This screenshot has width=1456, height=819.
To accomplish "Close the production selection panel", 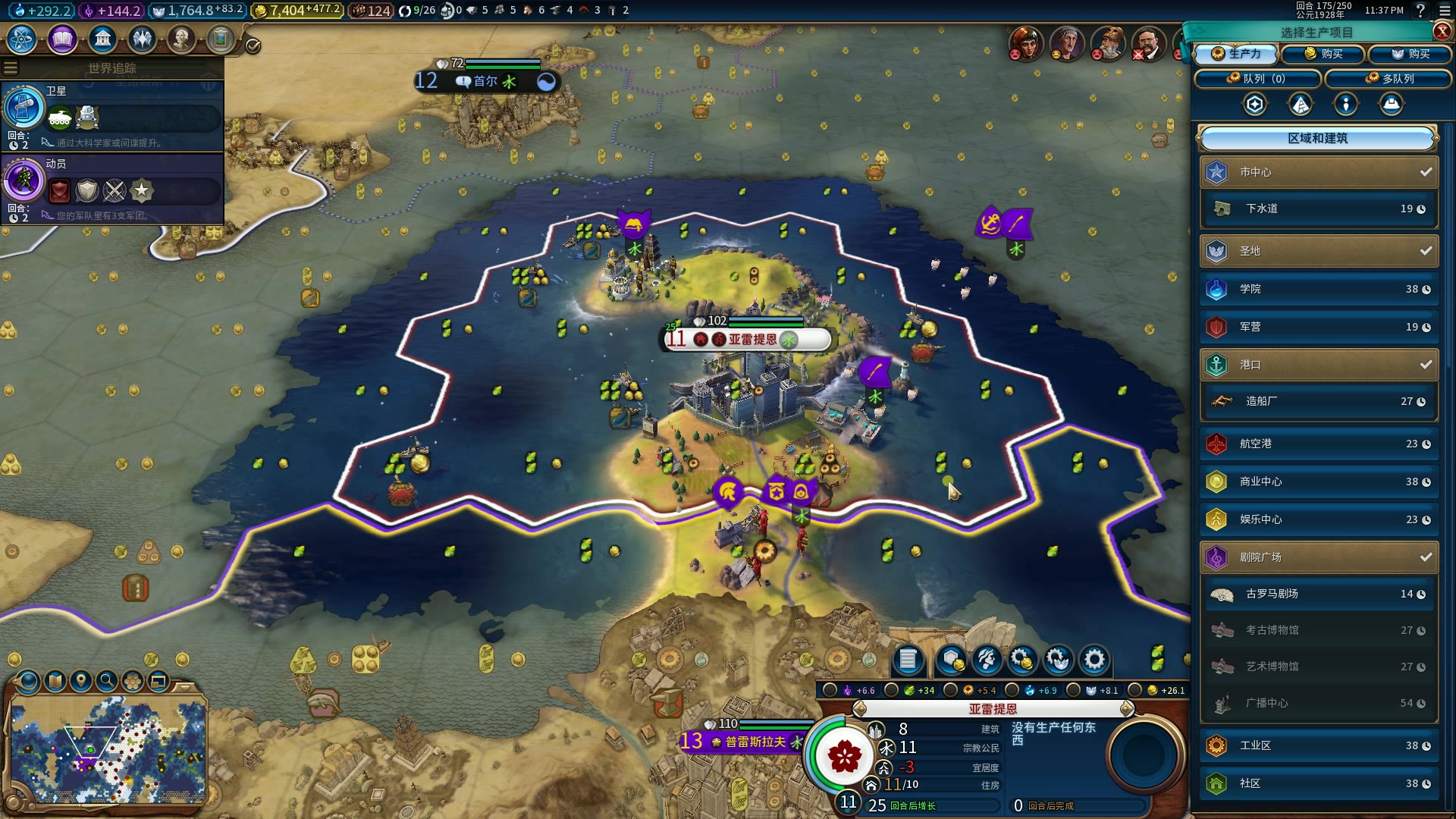I will (x=1442, y=31).
